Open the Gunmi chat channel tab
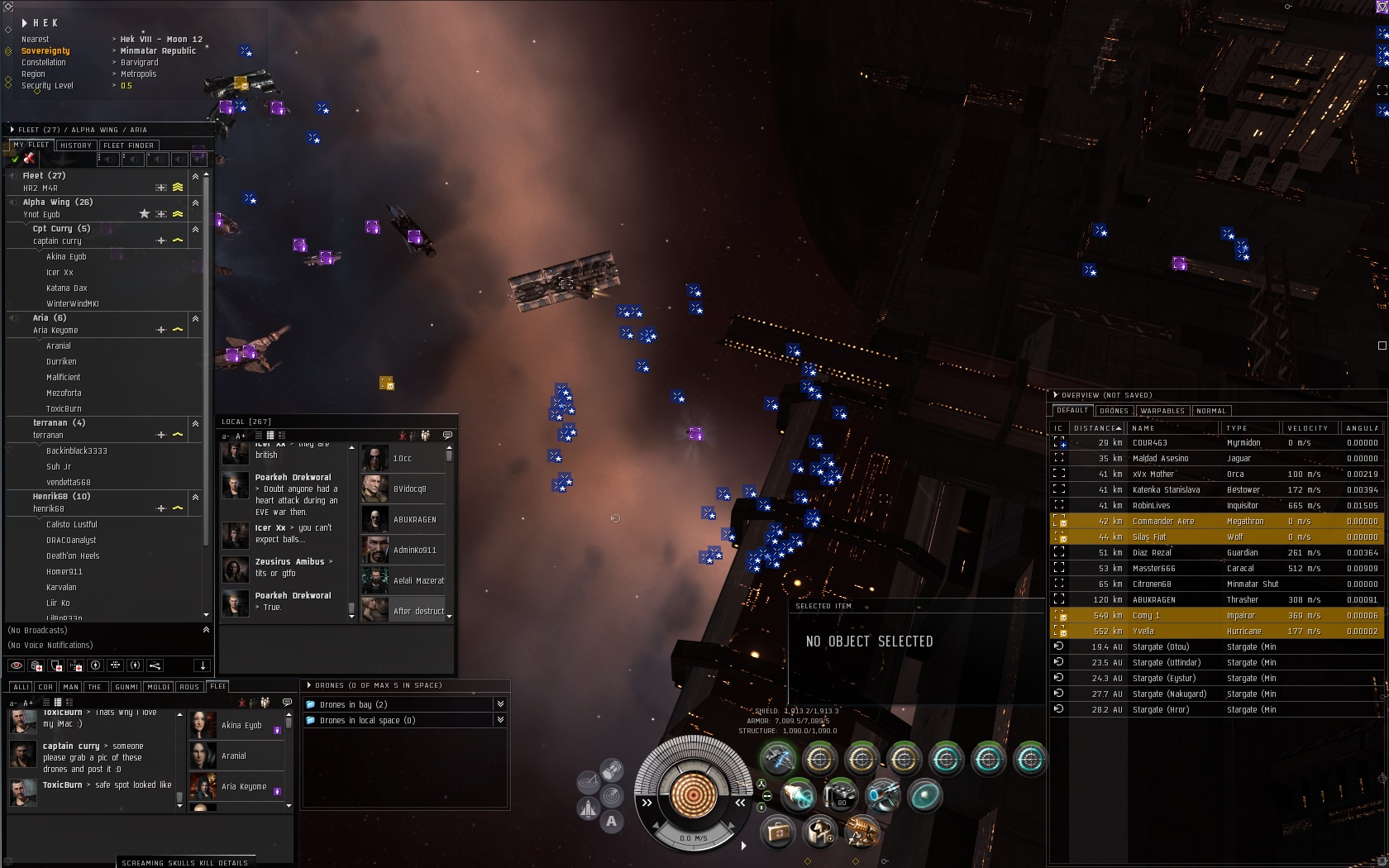 point(126,687)
